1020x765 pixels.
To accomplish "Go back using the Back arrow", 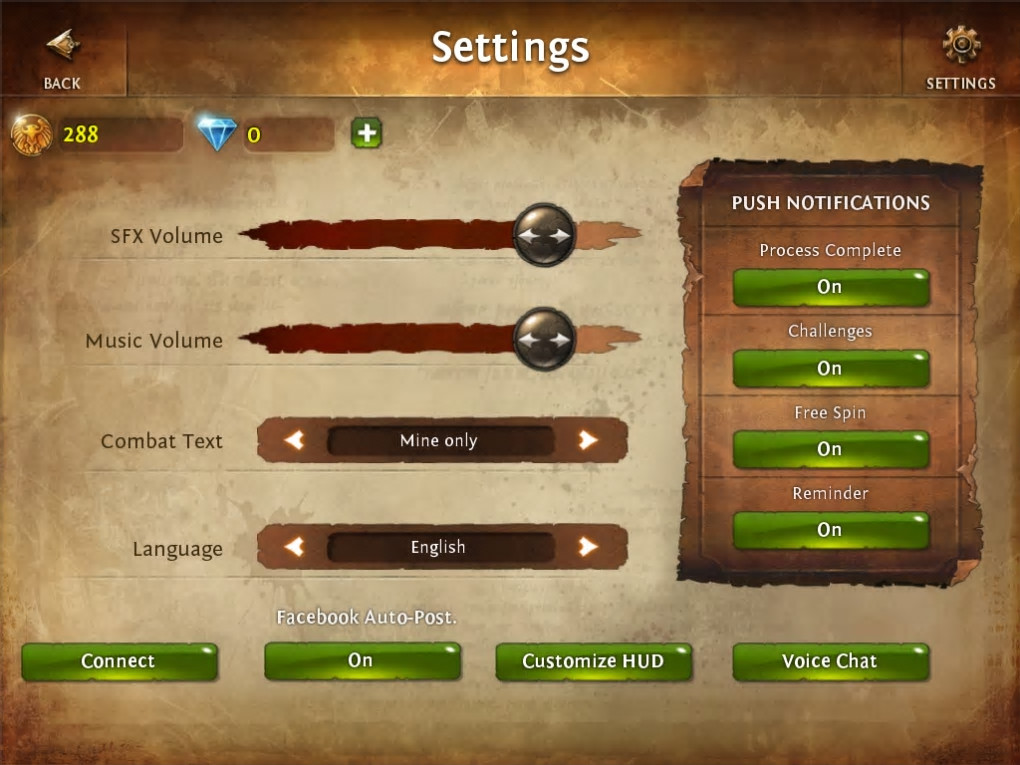I will click(62, 56).
